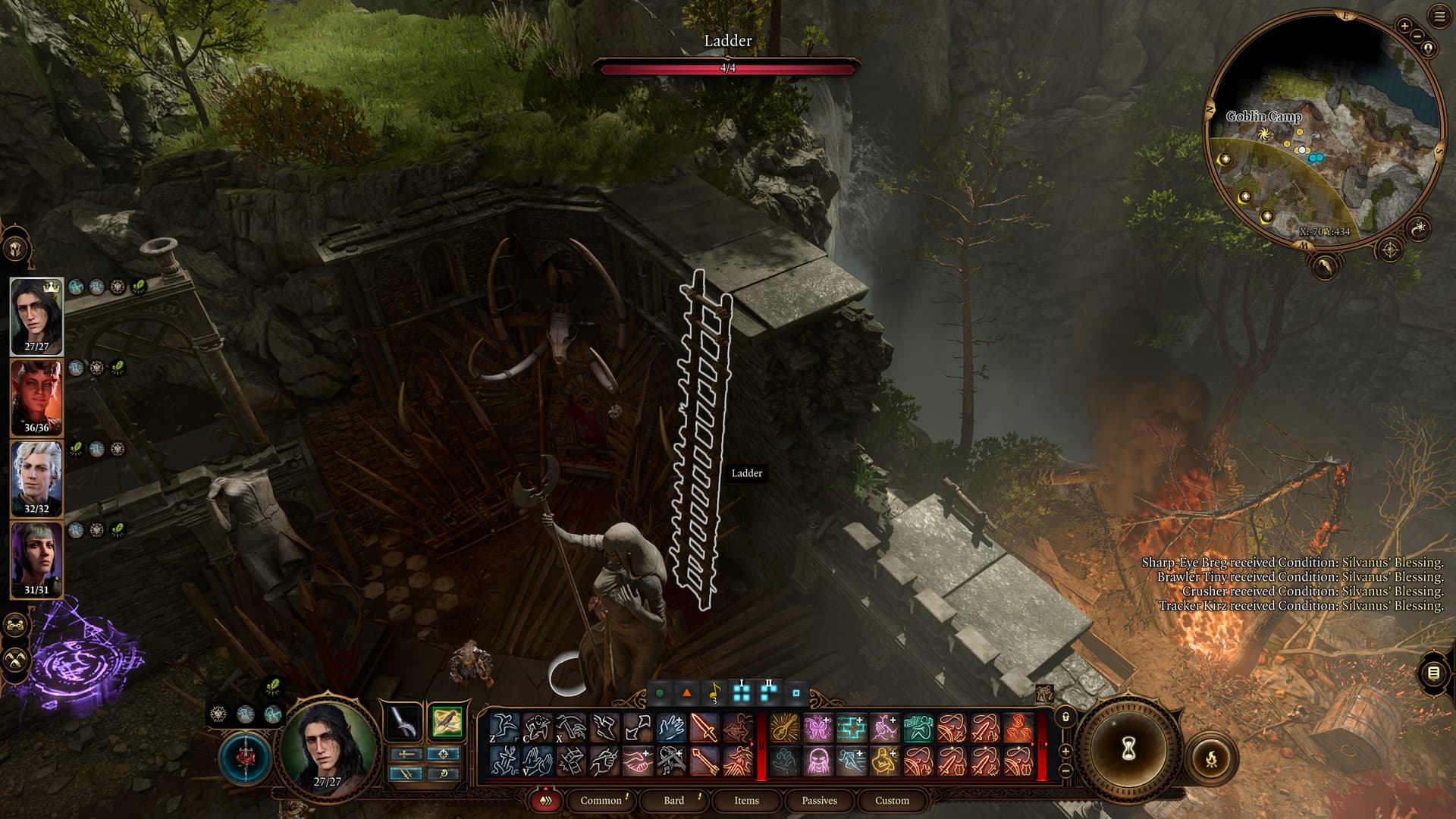This screenshot has width=1456, height=819.
Task: Click the hourglass end turn button
Action: pyautogui.click(x=1128, y=749)
